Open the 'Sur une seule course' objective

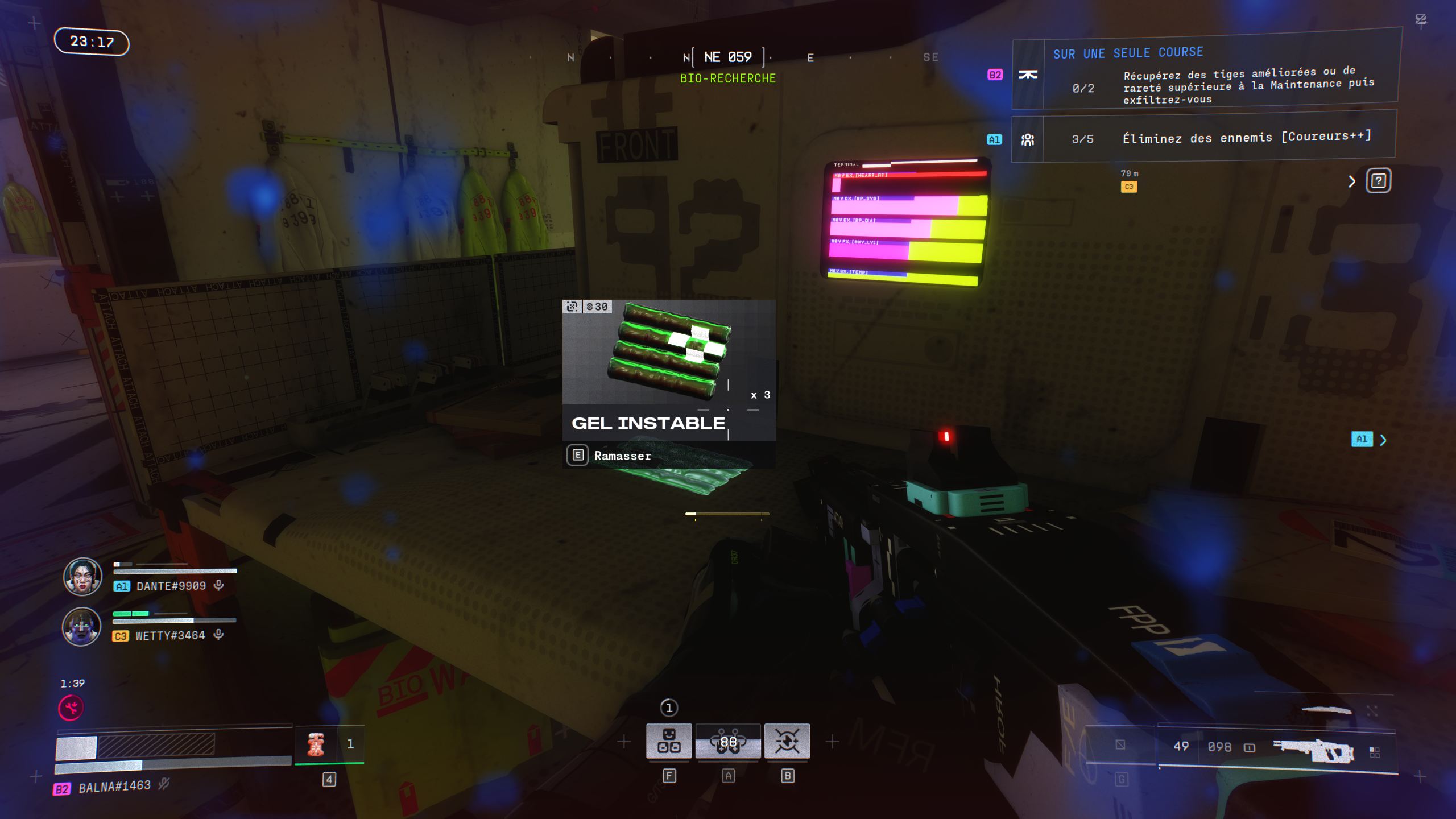1205,74
